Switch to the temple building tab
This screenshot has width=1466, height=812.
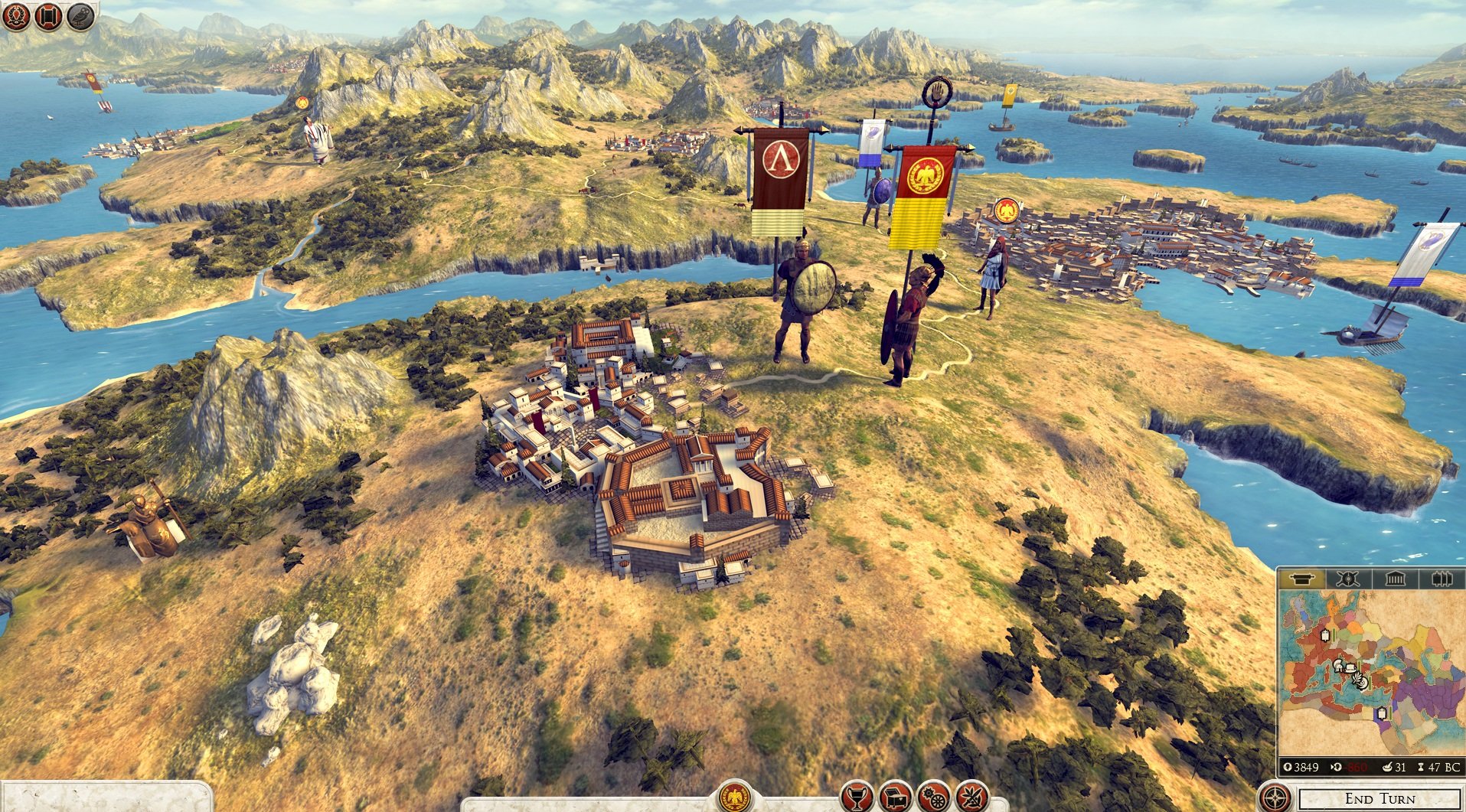pyautogui.click(x=1395, y=579)
